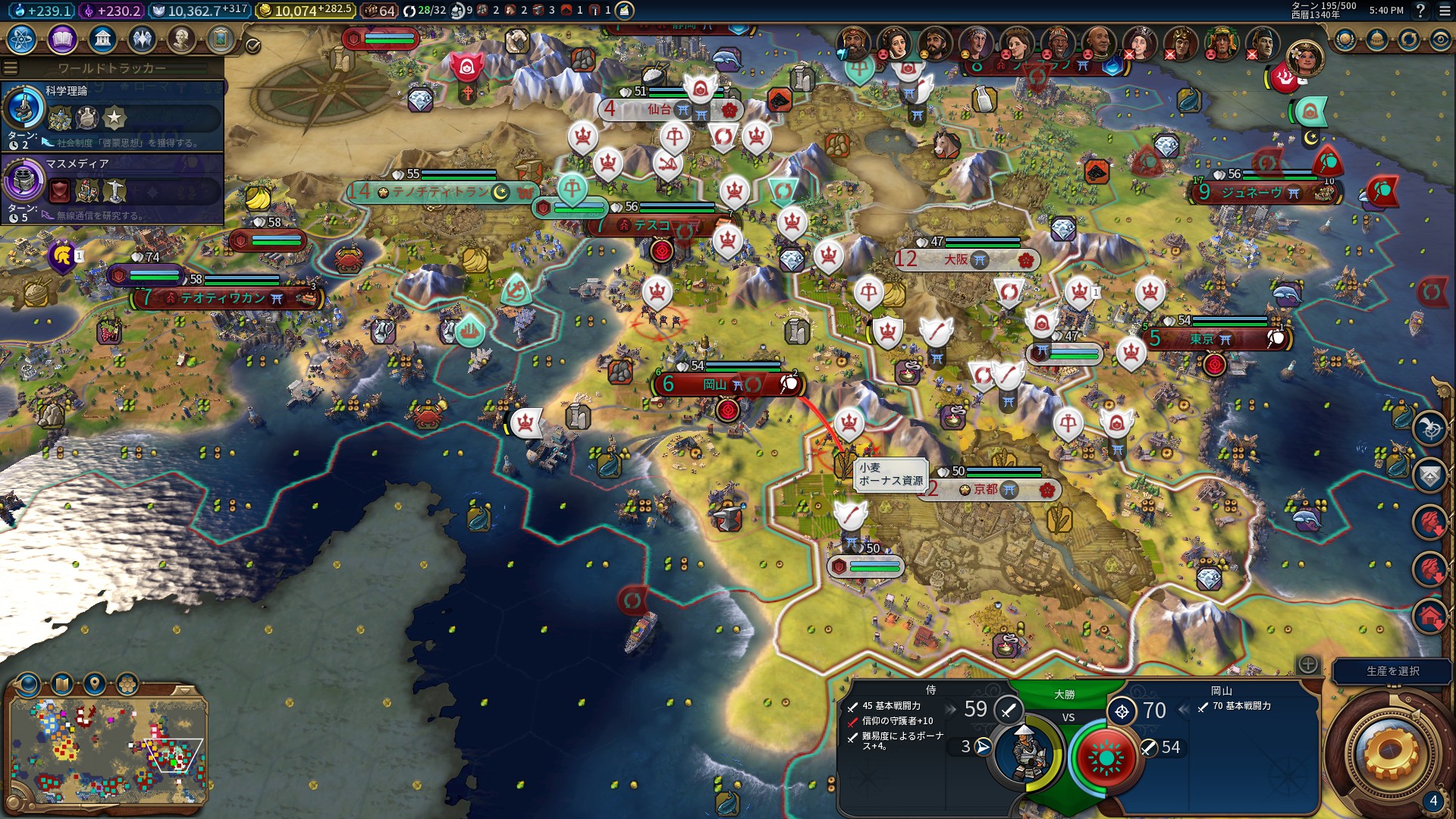This screenshot has height=819, width=1456.
Task: Select the マスメディア civic panel
Action: pyautogui.click(x=112, y=189)
